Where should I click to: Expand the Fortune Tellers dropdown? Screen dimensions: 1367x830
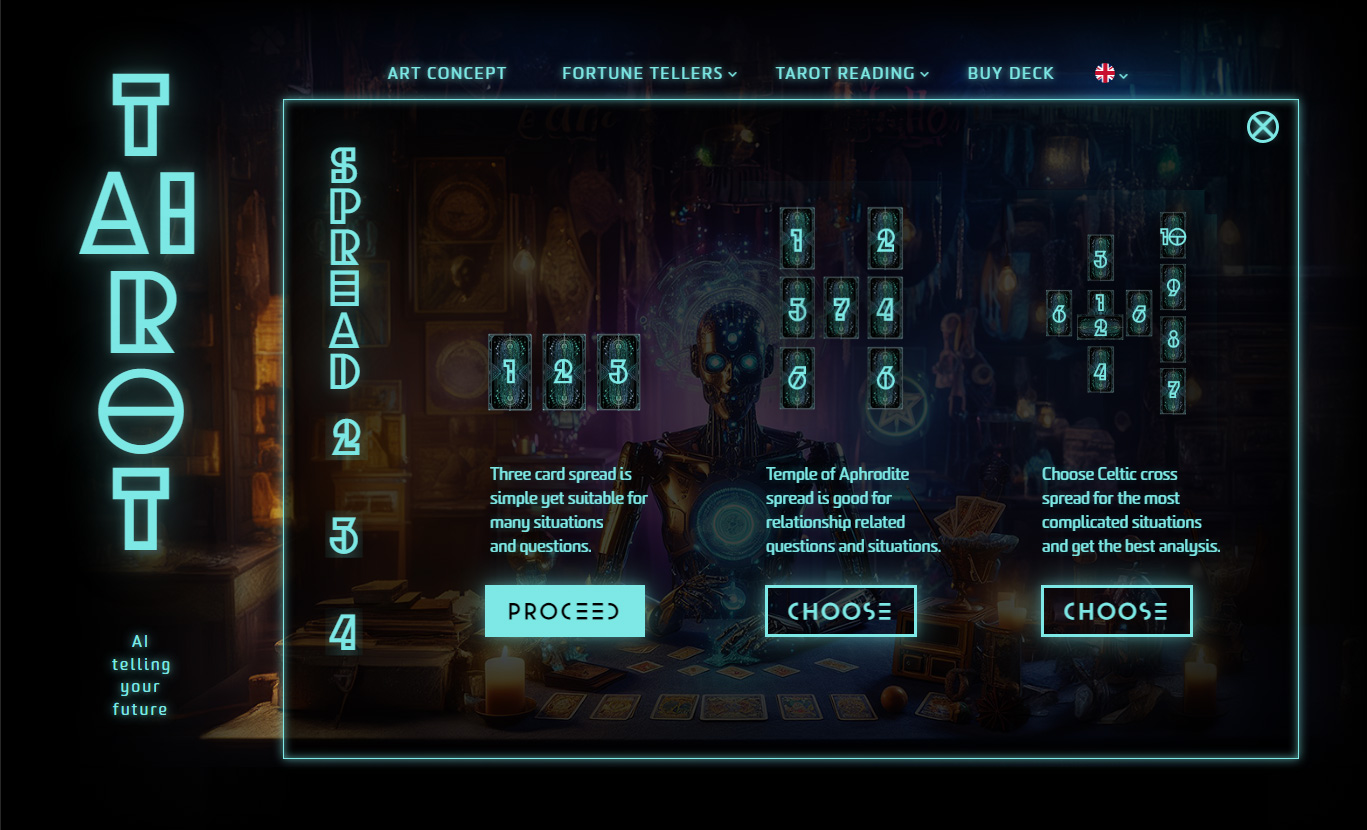point(648,73)
